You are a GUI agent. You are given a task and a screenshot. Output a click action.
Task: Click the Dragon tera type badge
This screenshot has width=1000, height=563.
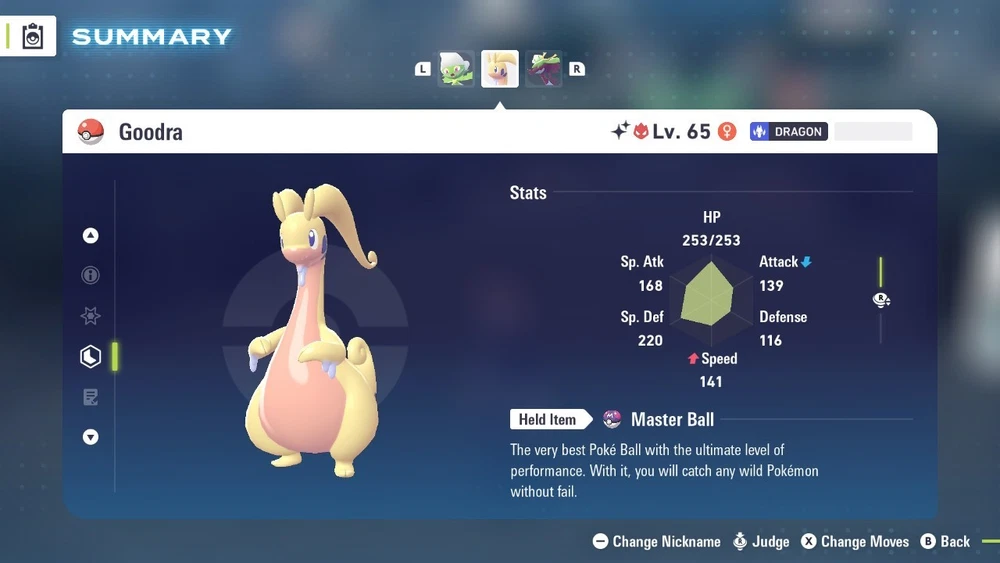click(x=789, y=131)
